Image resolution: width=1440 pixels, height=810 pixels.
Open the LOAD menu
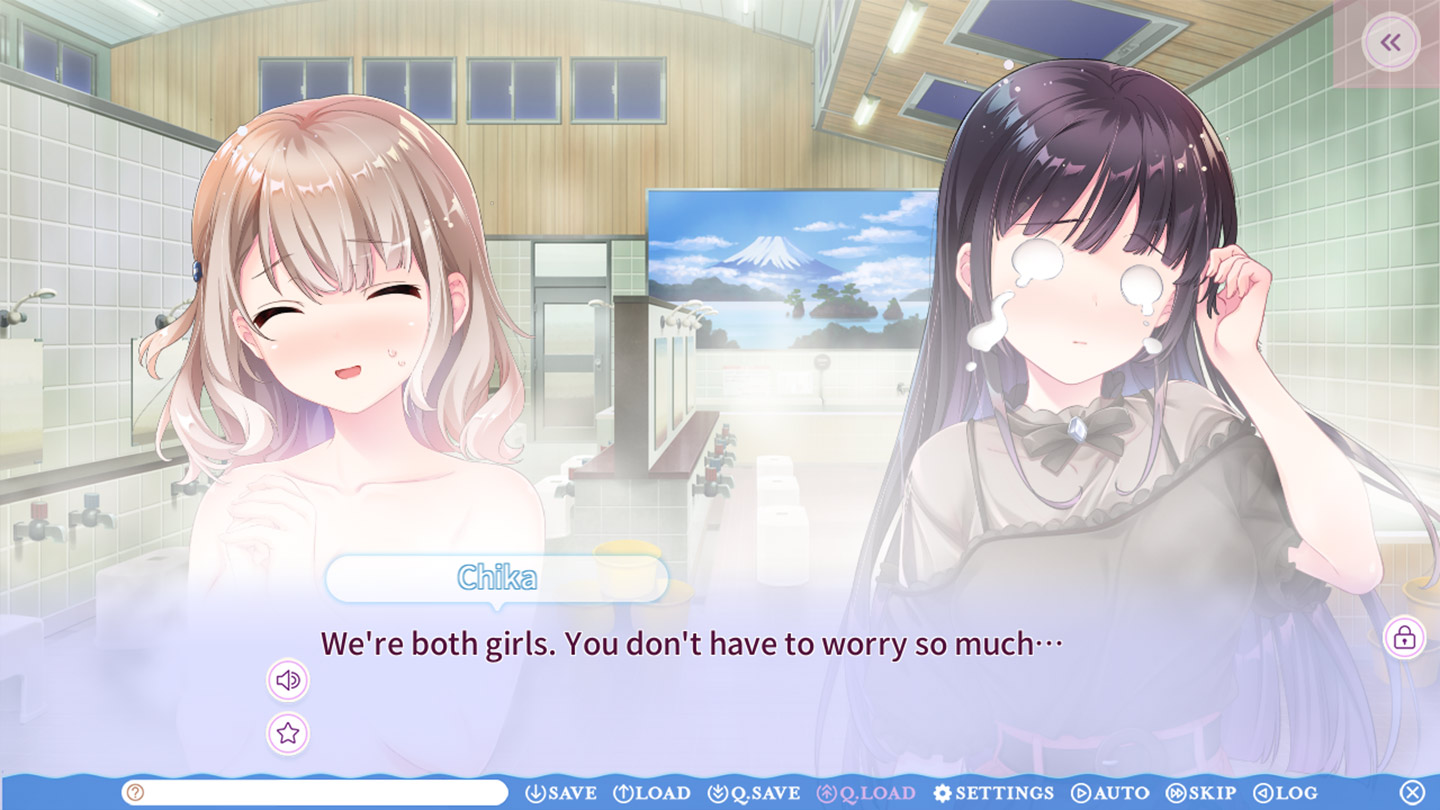coord(652,793)
